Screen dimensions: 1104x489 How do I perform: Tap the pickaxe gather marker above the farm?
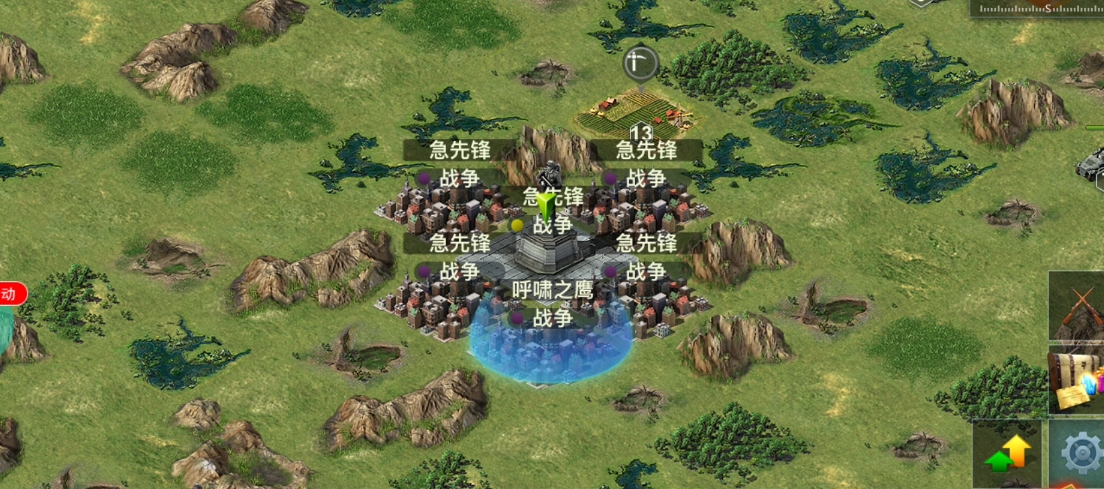point(639,63)
